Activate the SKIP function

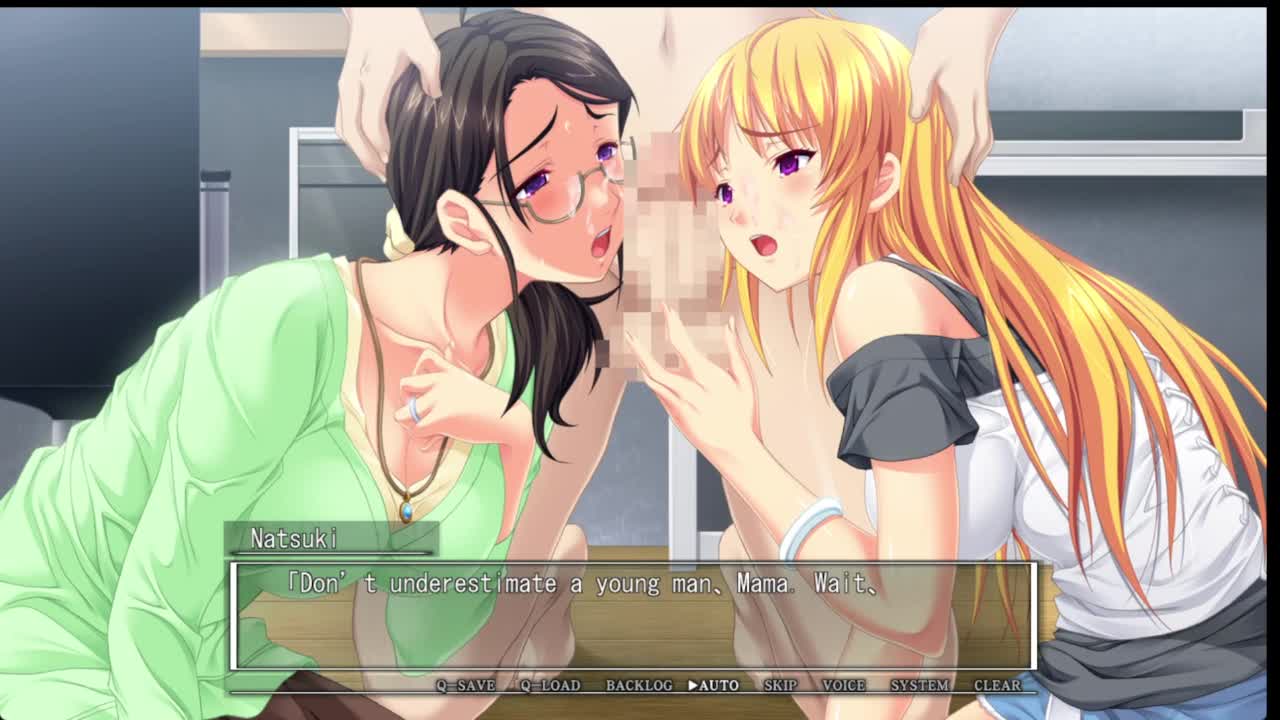pyautogui.click(x=780, y=685)
